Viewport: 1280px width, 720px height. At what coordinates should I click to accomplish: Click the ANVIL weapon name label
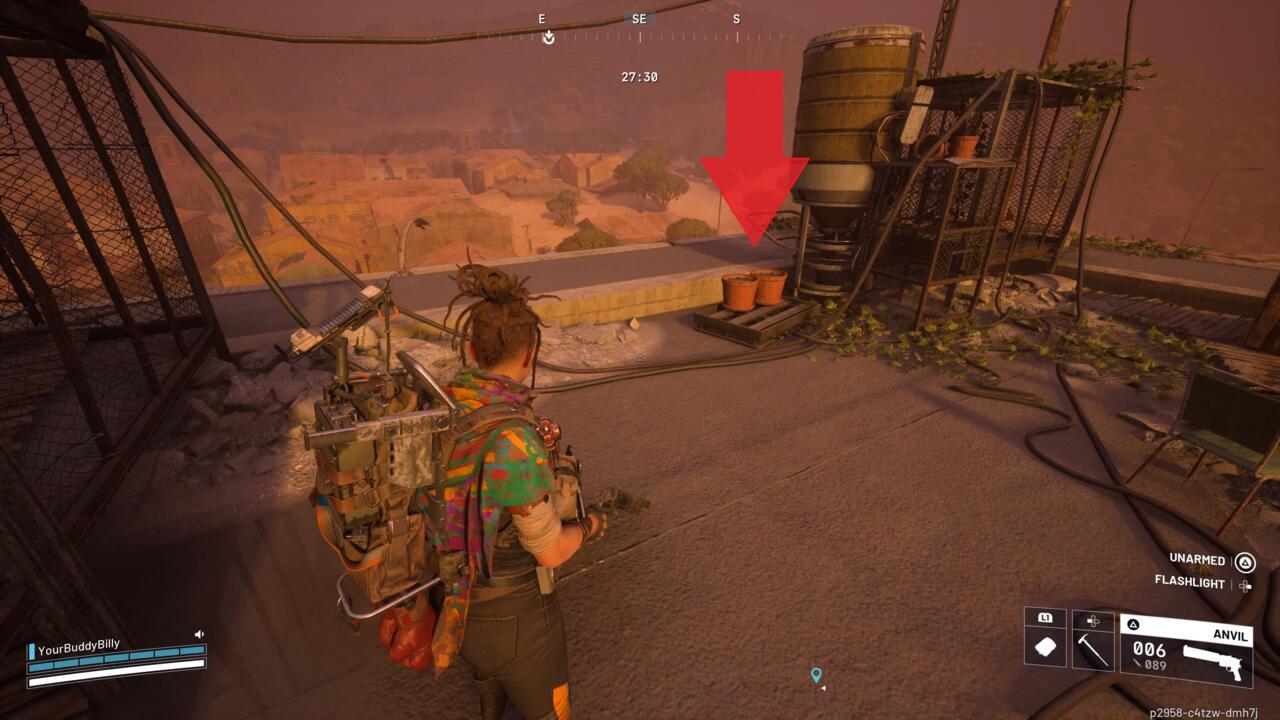[x=1230, y=636]
